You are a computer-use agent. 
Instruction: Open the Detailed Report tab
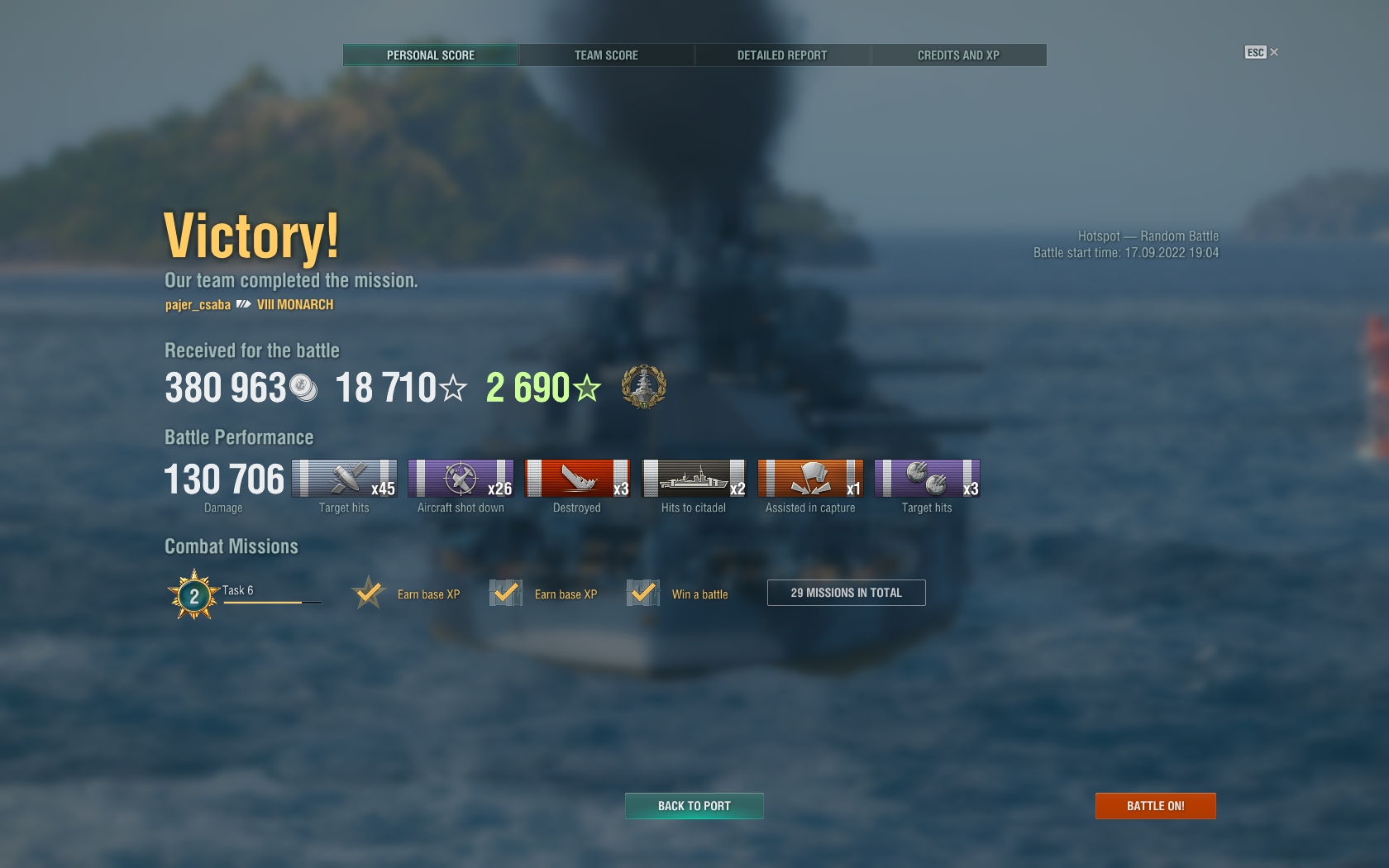(782, 55)
